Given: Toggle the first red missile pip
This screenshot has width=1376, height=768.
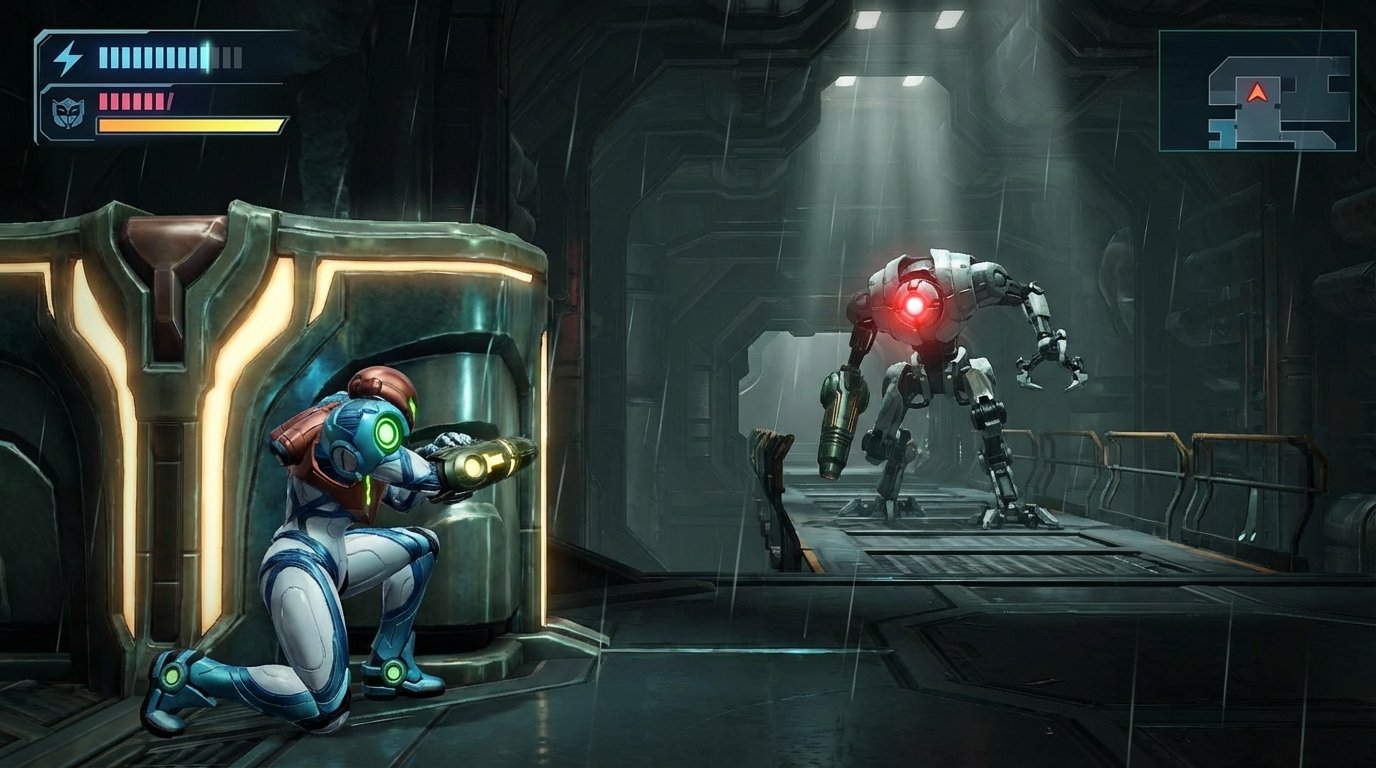Looking at the screenshot, I should (103, 101).
